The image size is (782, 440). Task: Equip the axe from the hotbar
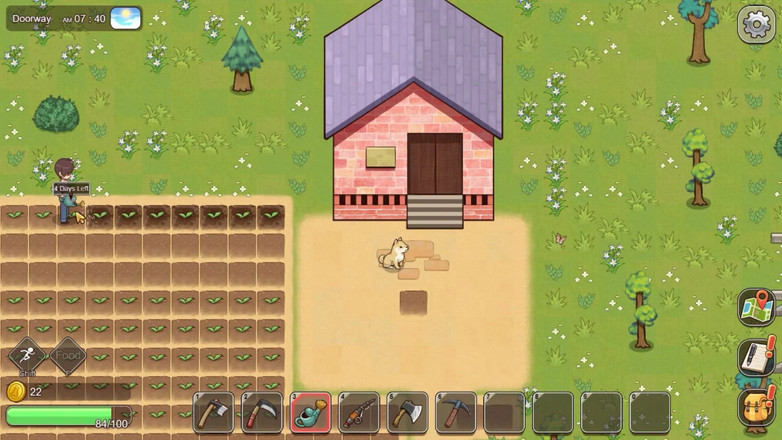408,412
